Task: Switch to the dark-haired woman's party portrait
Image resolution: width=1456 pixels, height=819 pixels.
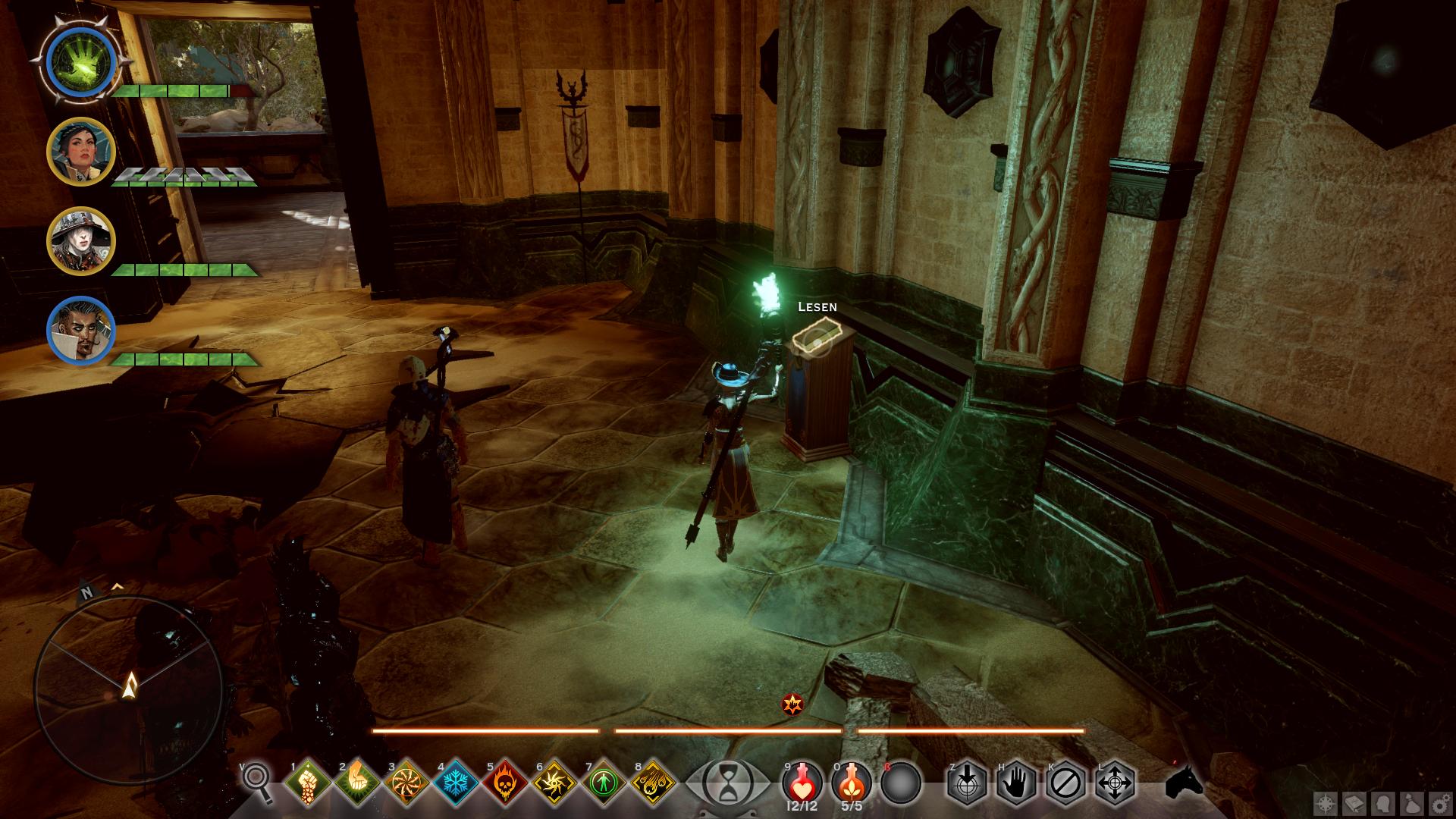Action: point(81,152)
